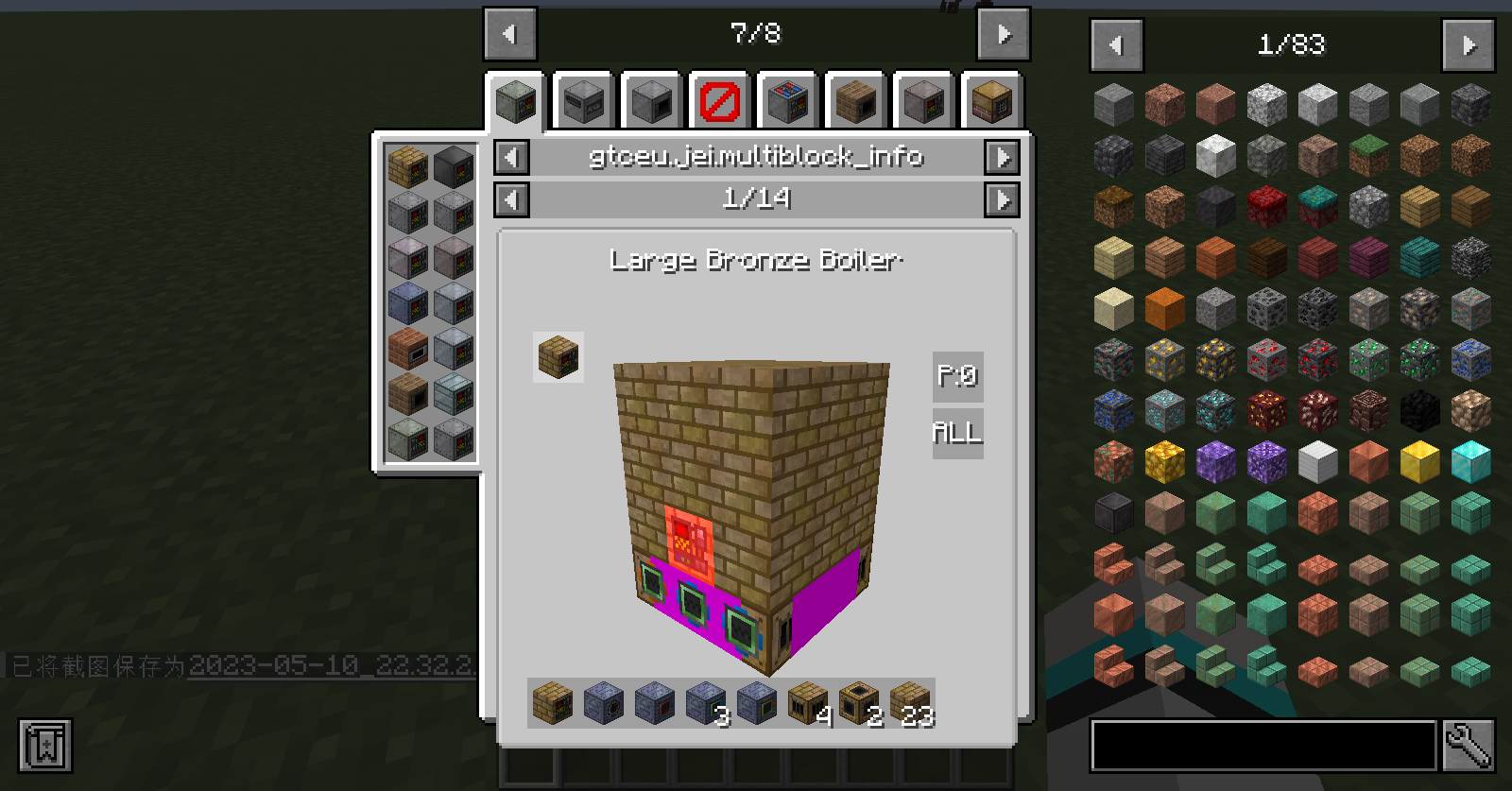This screenshot has width=1512, height=791.
Task: Click the dark bronze boiler variant in the left hatch panel
Action: pos(451,166)
